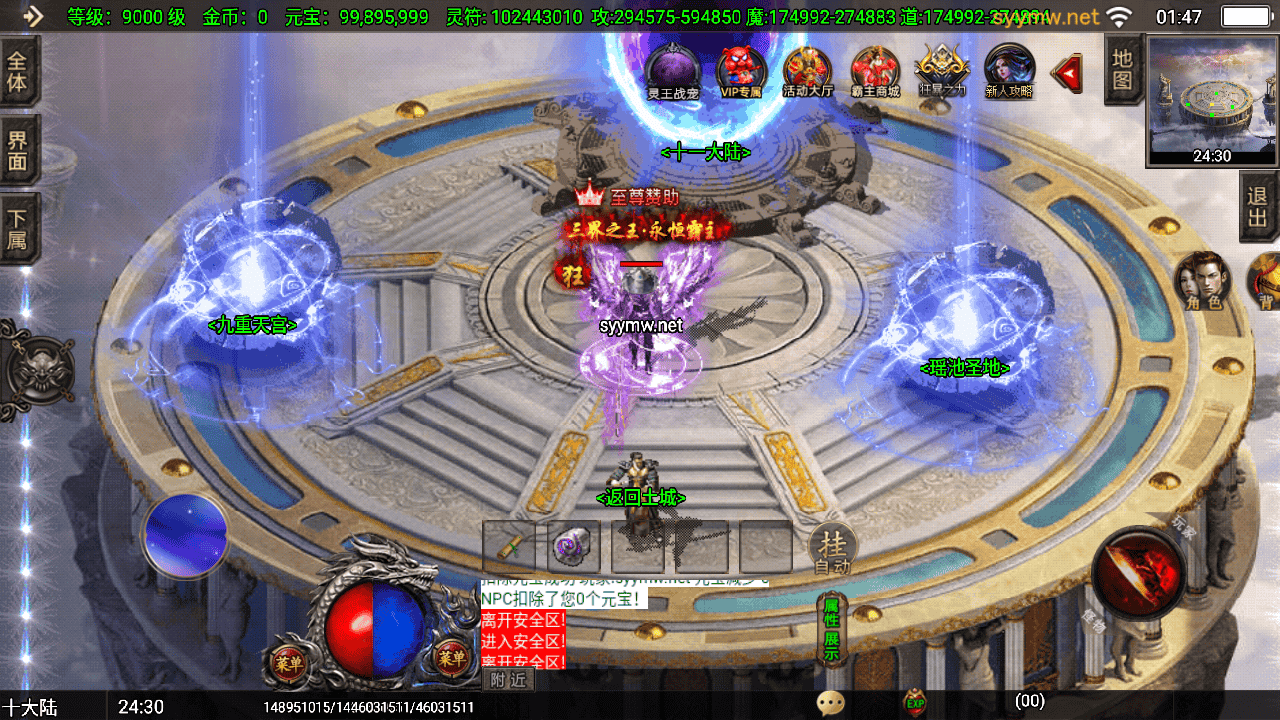Switch to the 界面 tab
This screenshot has height=720, width=1280.
click(18, 150)
